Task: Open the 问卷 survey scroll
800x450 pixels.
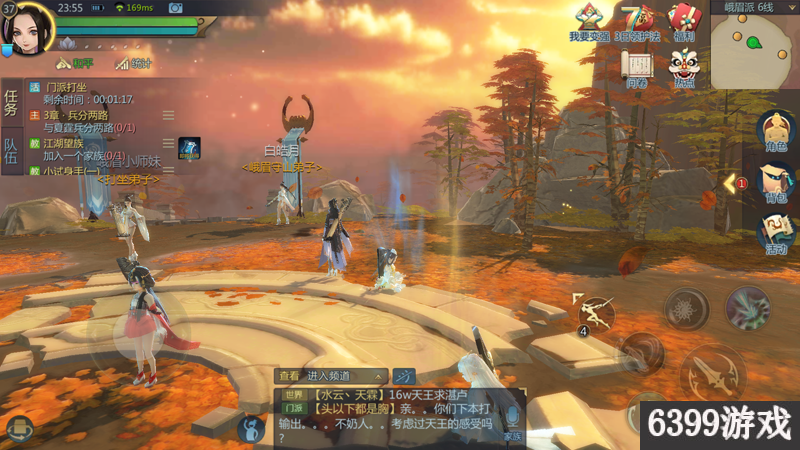Action: click(636, 68)
